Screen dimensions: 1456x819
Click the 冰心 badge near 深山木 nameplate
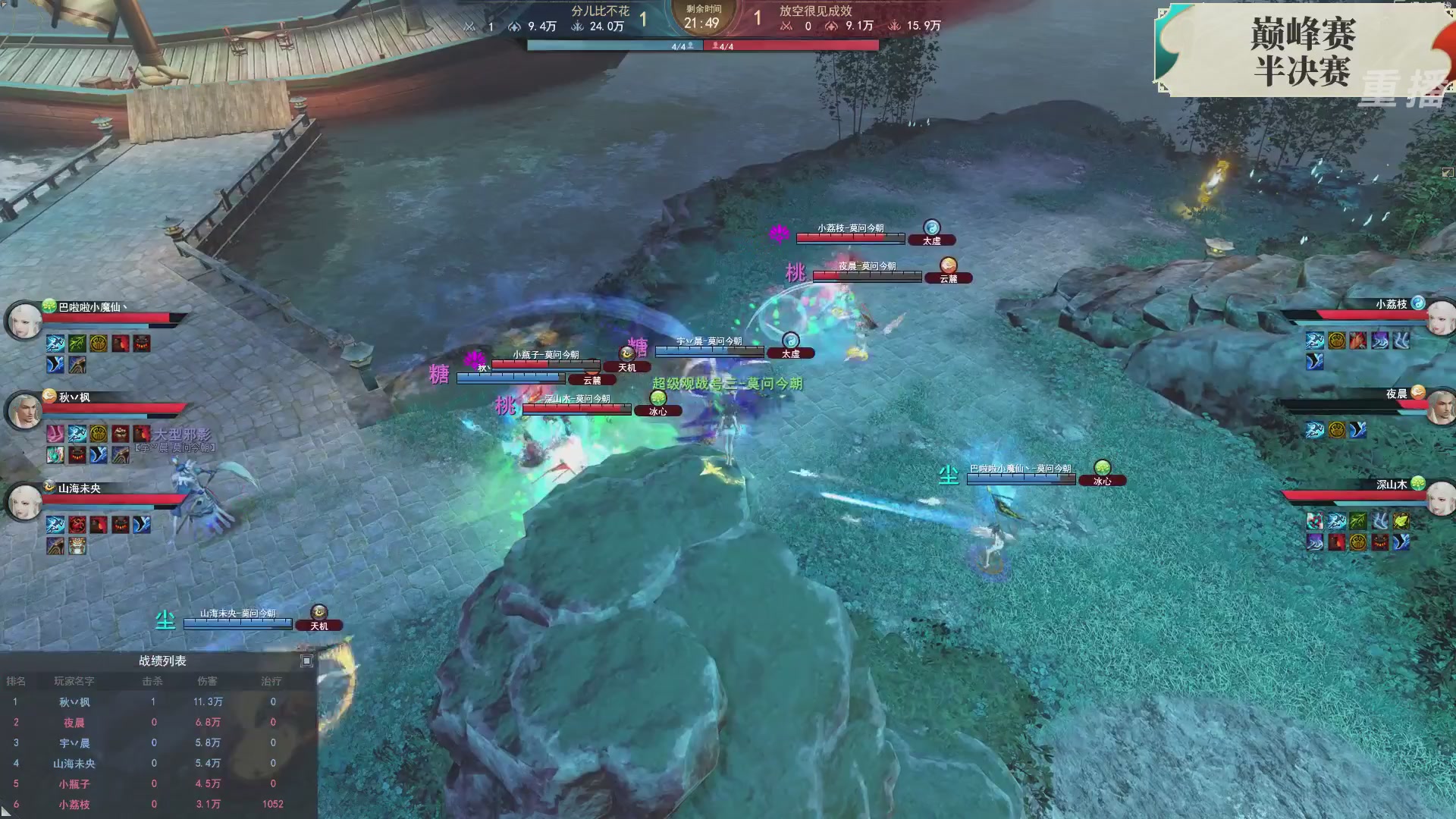pos(658,410)
